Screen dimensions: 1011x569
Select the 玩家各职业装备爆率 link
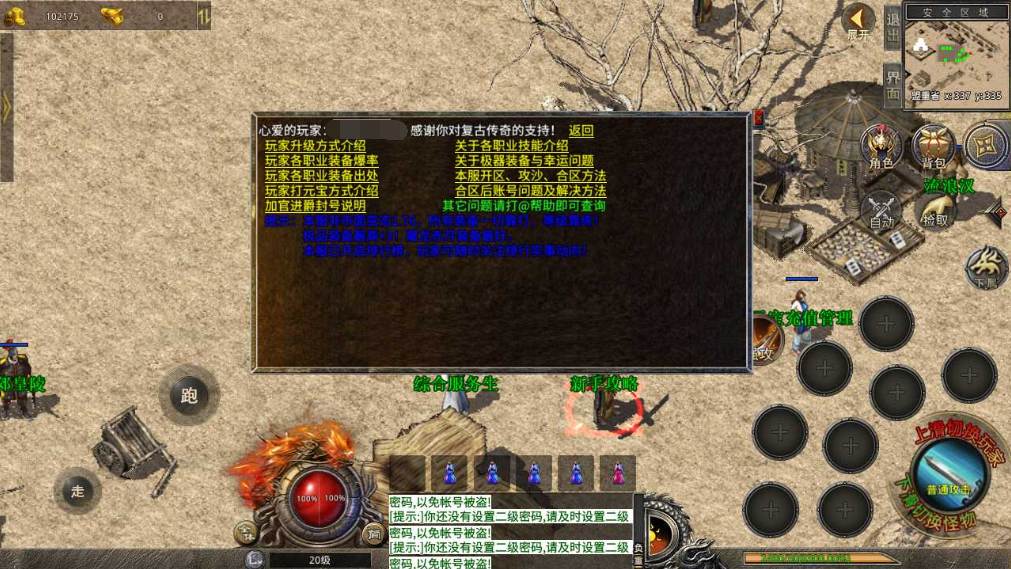(321, 161)
